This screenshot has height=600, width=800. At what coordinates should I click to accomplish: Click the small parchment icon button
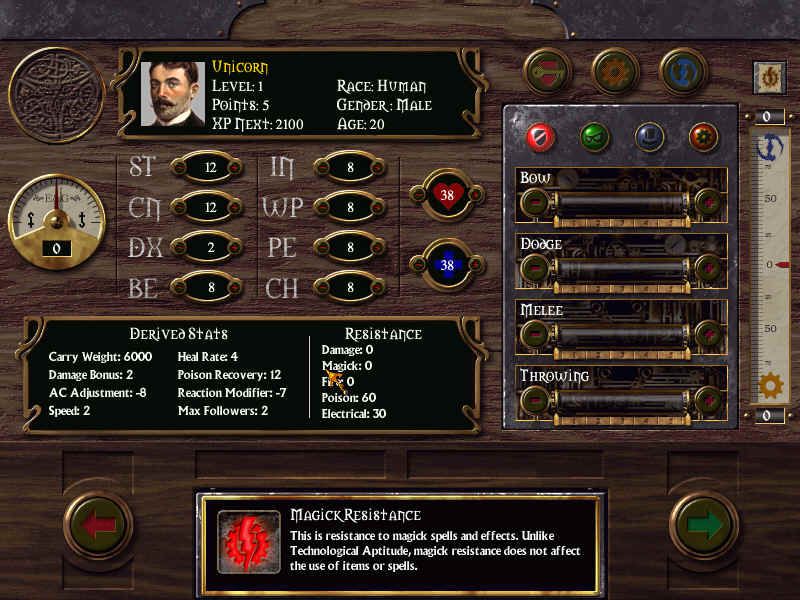769,77
